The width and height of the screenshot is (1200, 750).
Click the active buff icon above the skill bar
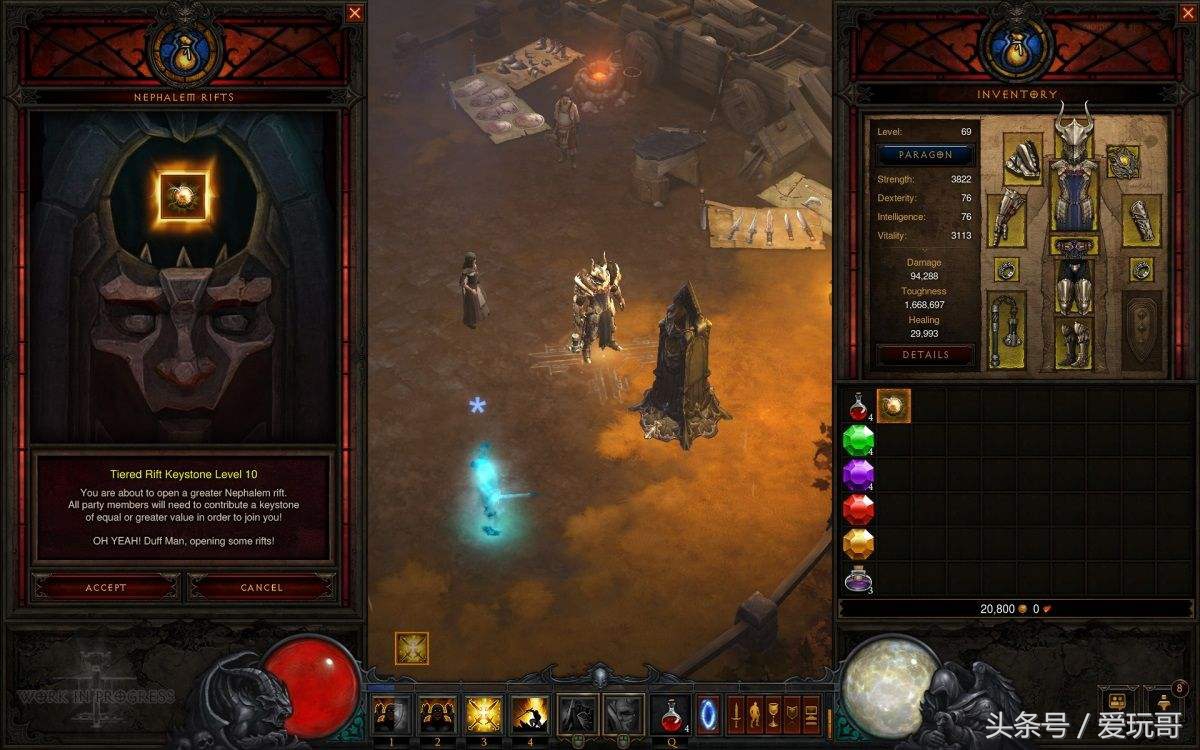pyautogui.click(x=412, y=648)
